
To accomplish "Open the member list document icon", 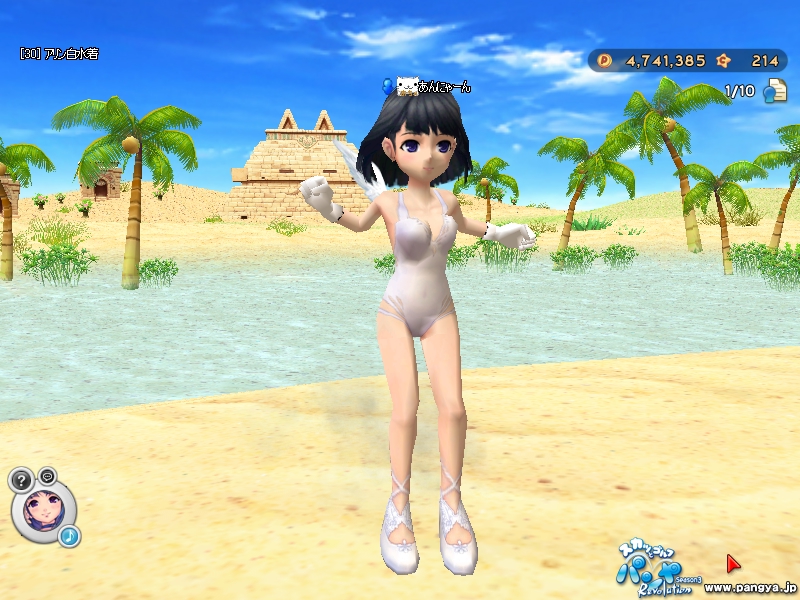I will point(773,92).
